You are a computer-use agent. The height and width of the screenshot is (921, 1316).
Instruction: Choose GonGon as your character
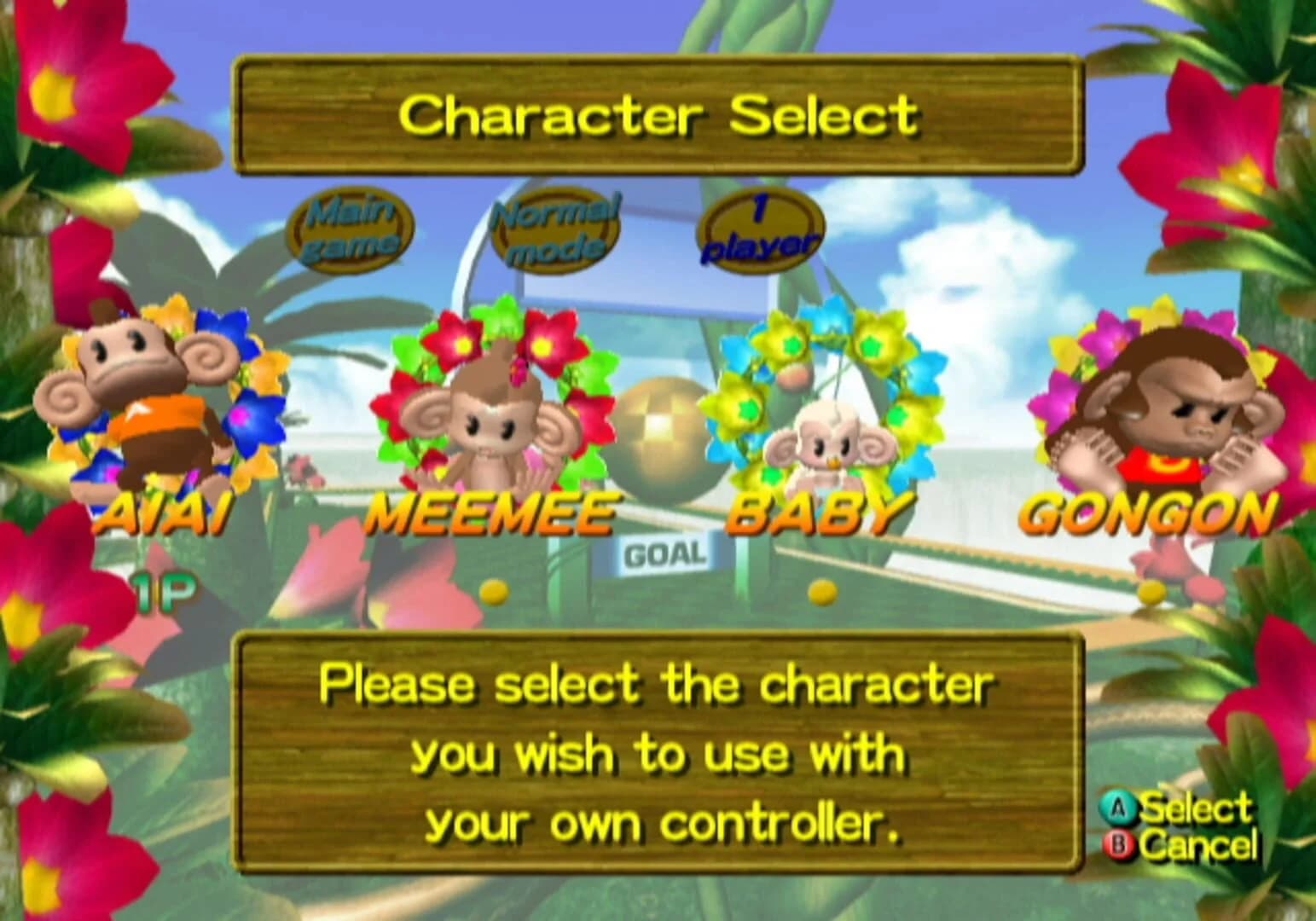(x=1168, y=409)
